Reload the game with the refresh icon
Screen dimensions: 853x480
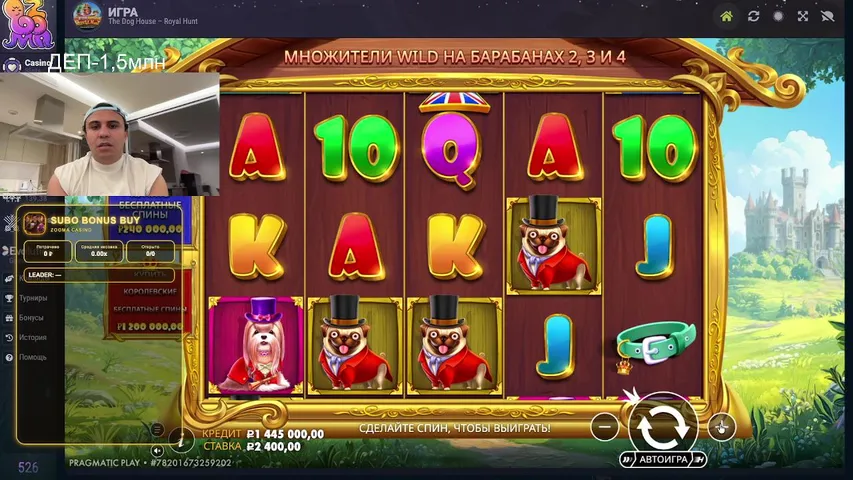[753, 16]
